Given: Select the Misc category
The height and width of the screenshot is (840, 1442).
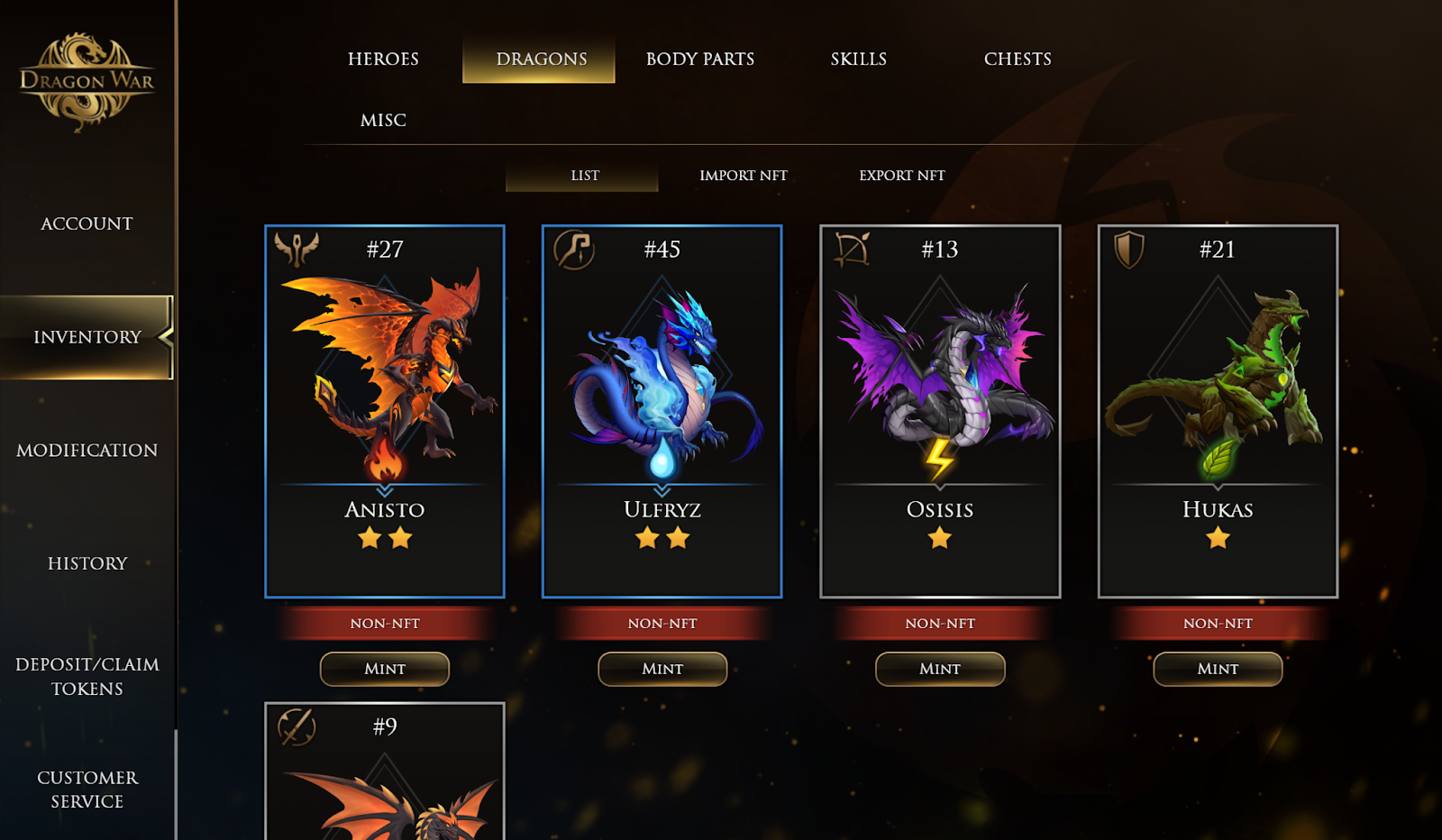Looking at the screenshot, I should click(x=383, y=120).
